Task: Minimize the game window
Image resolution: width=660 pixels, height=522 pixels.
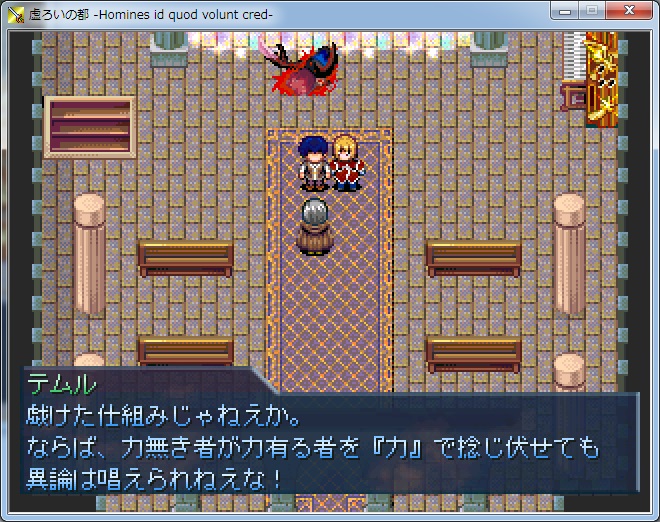Action: (565, 10)
